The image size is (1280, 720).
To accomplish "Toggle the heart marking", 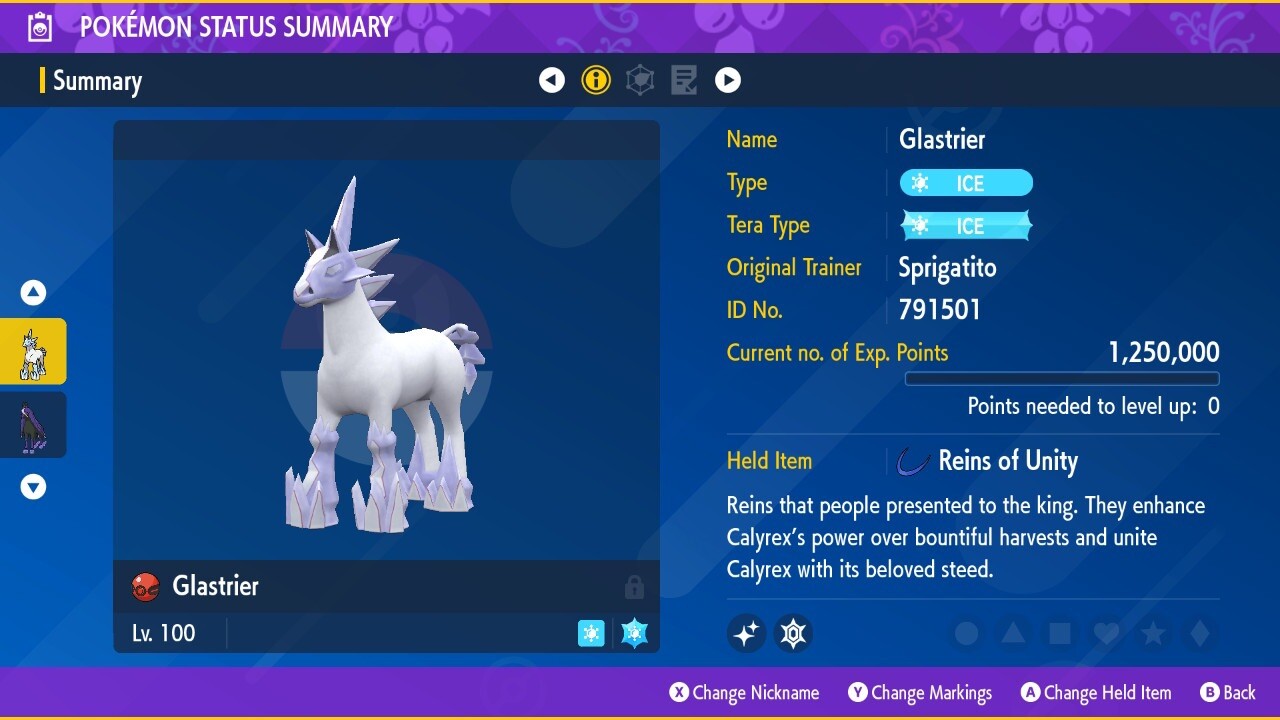I will pyautogui.click(x=1106, y=633).
